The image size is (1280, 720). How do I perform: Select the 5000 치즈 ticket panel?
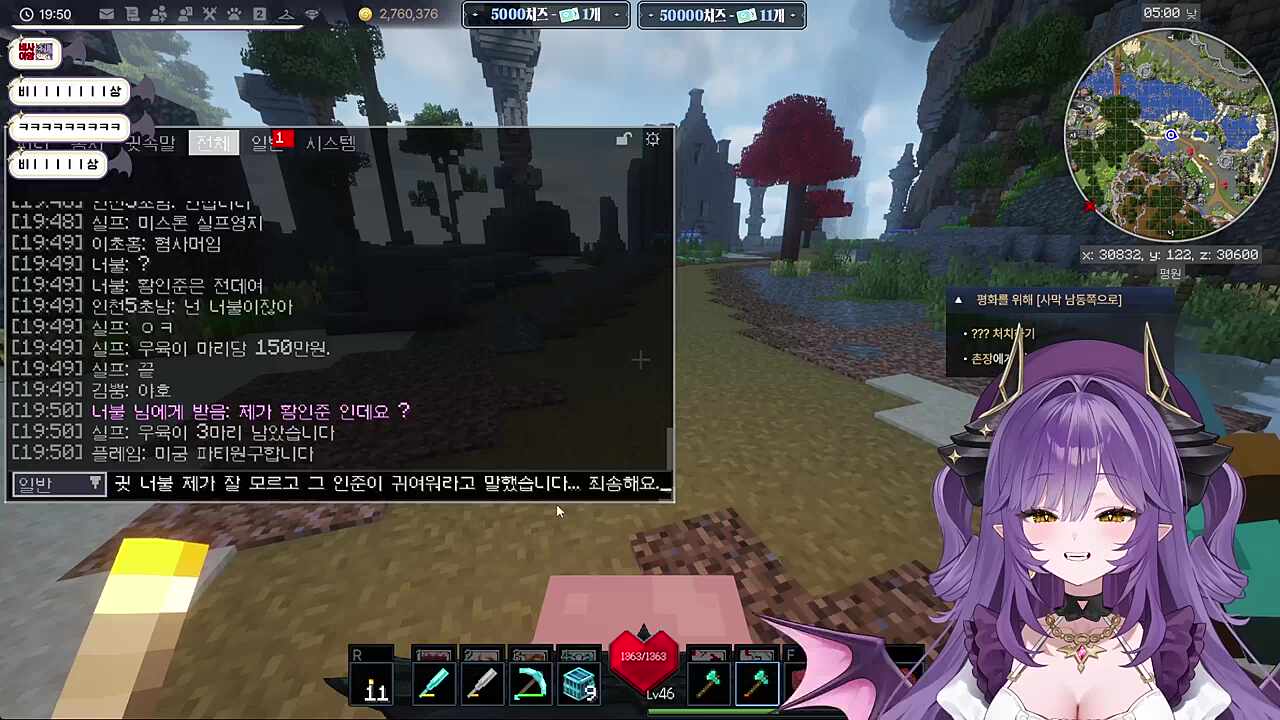tap(546, 15)
